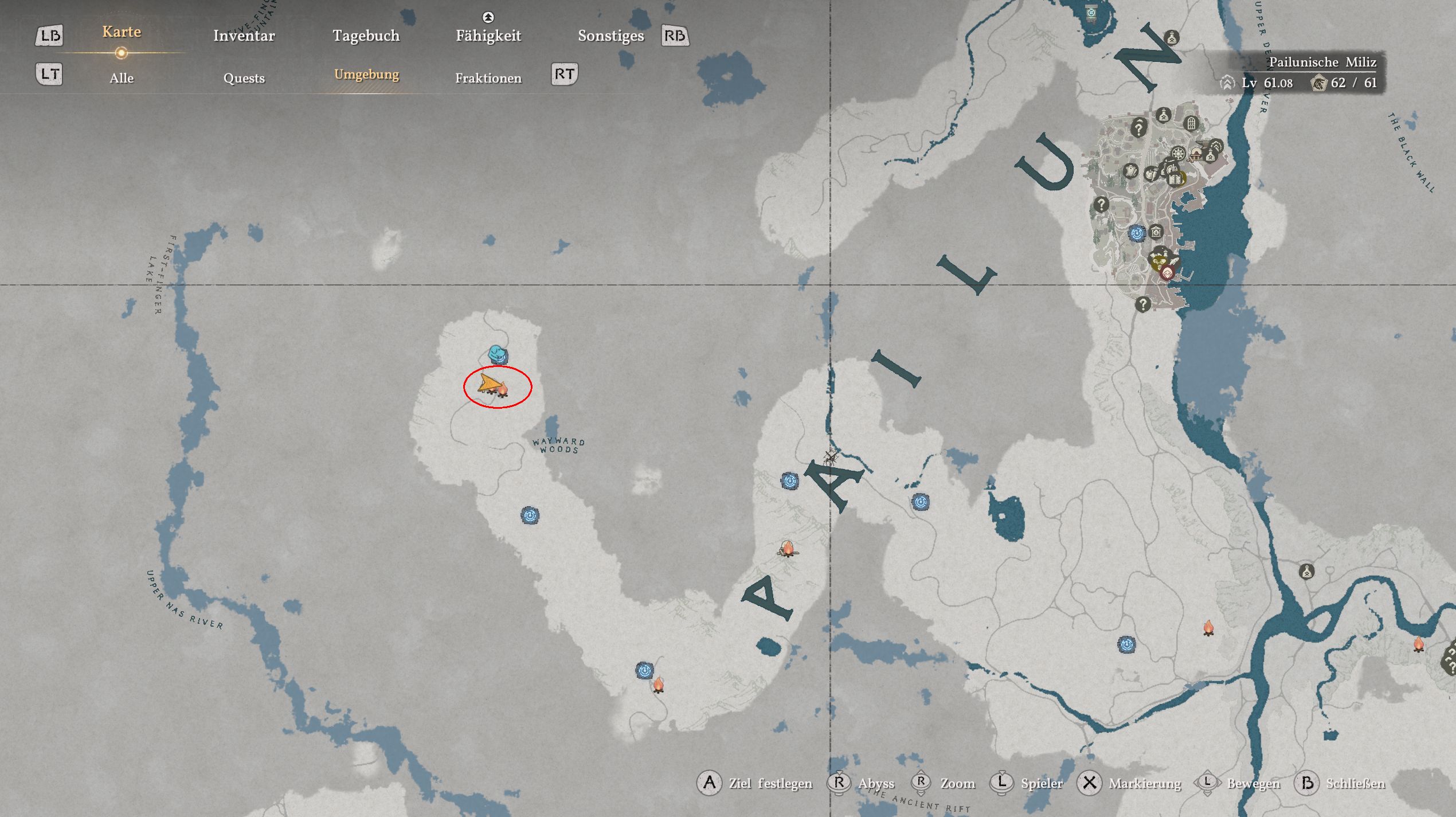The width and height of the screenshot is (1456, 817).
Task: Show Alle map markers
Action: (122, 78)
